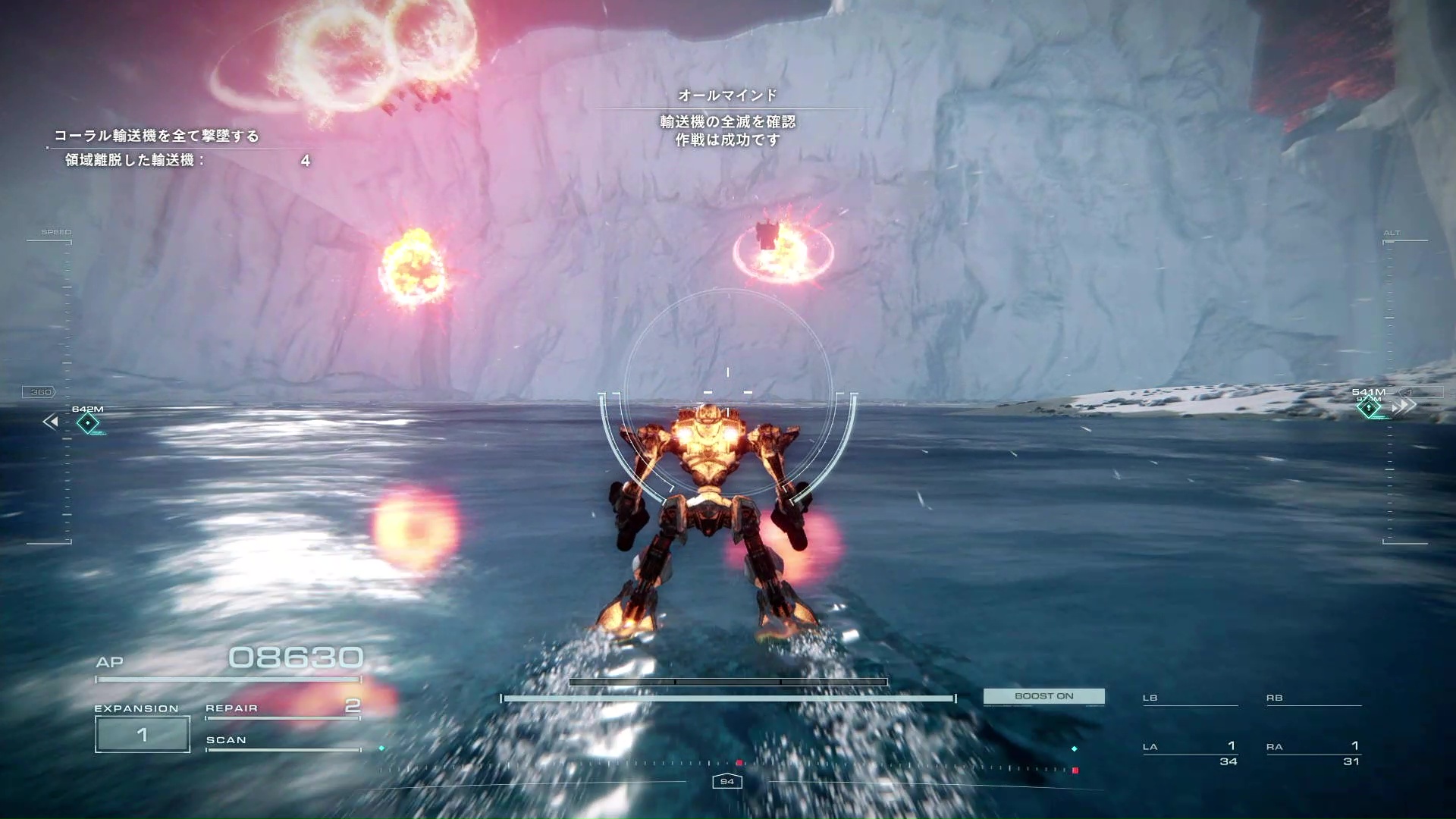Image resolution: width=1456 pixels, height=819 pixels.
Task: Click the compass heading box showing 94
Action: (x=726, y=782)
